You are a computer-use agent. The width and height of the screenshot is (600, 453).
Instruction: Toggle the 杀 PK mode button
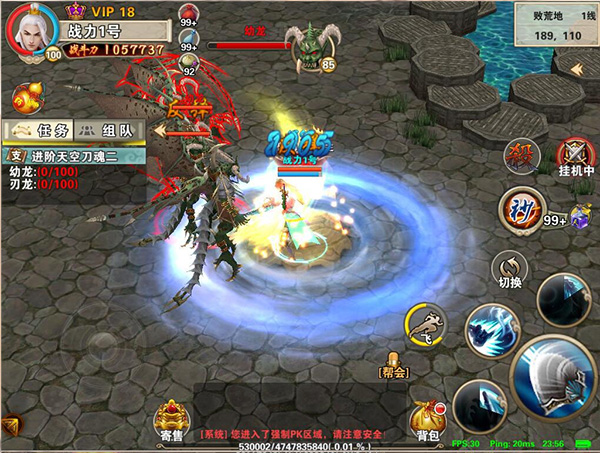(x=522, y=156)
